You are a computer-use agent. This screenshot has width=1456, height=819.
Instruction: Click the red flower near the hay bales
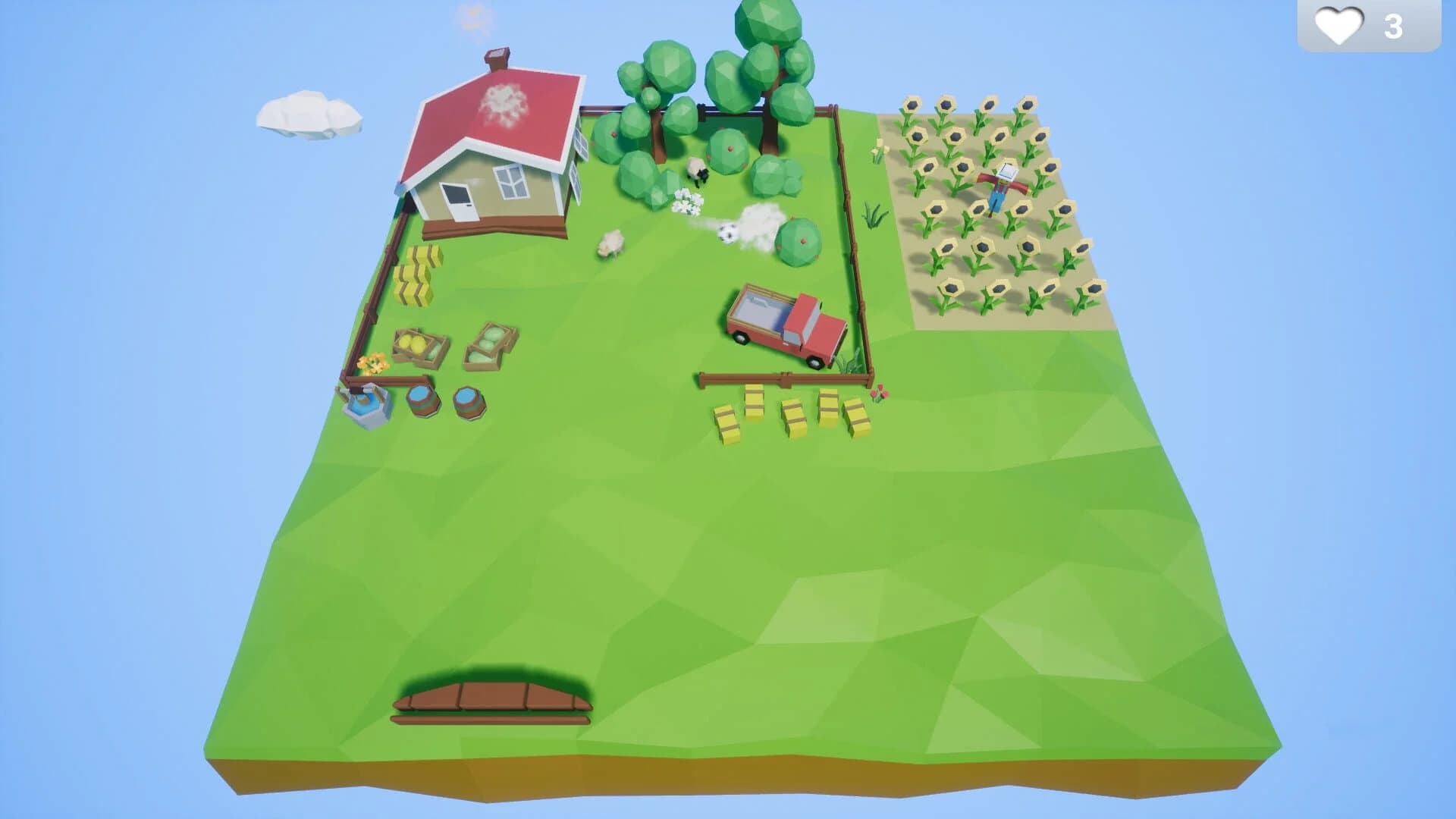(880, 394)
